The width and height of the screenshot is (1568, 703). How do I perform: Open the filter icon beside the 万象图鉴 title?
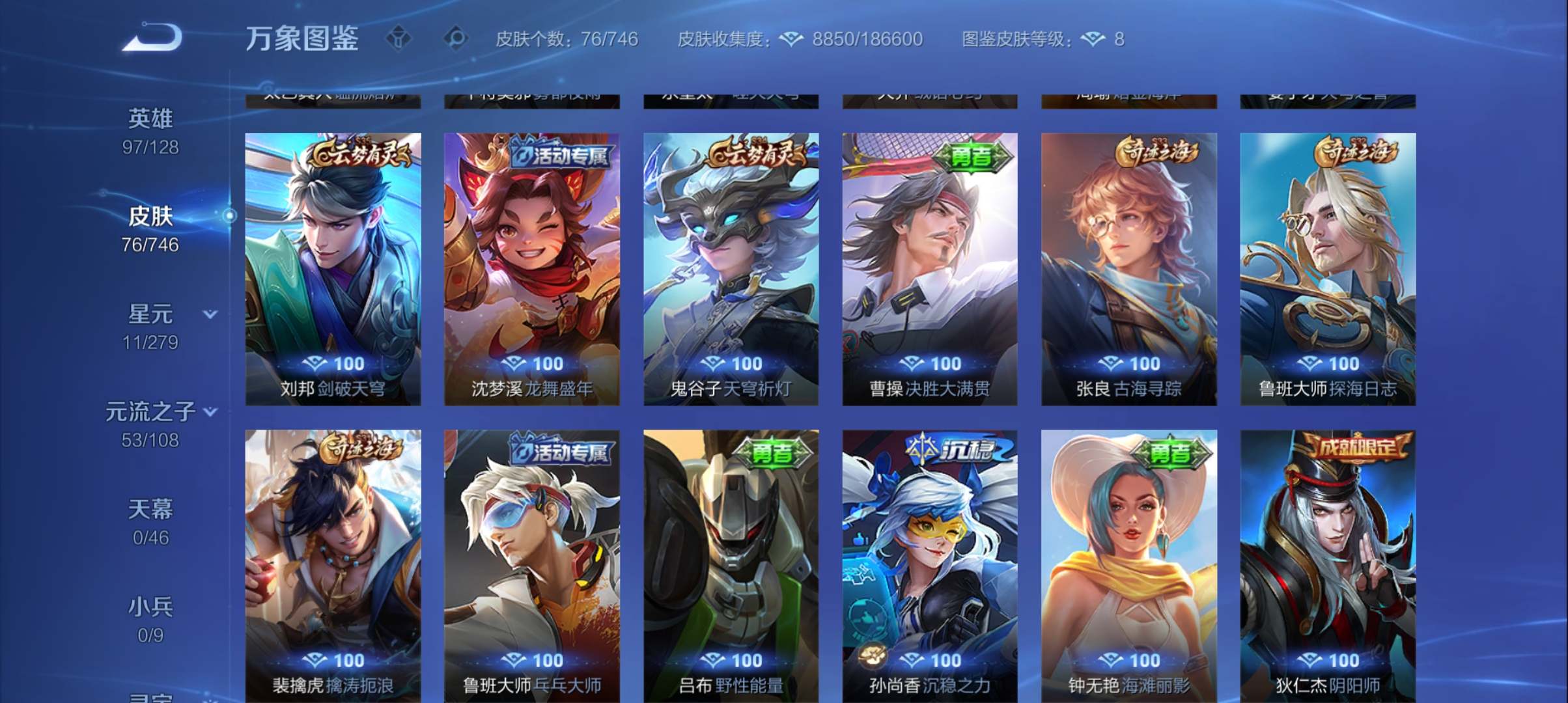tap(399, 39)
